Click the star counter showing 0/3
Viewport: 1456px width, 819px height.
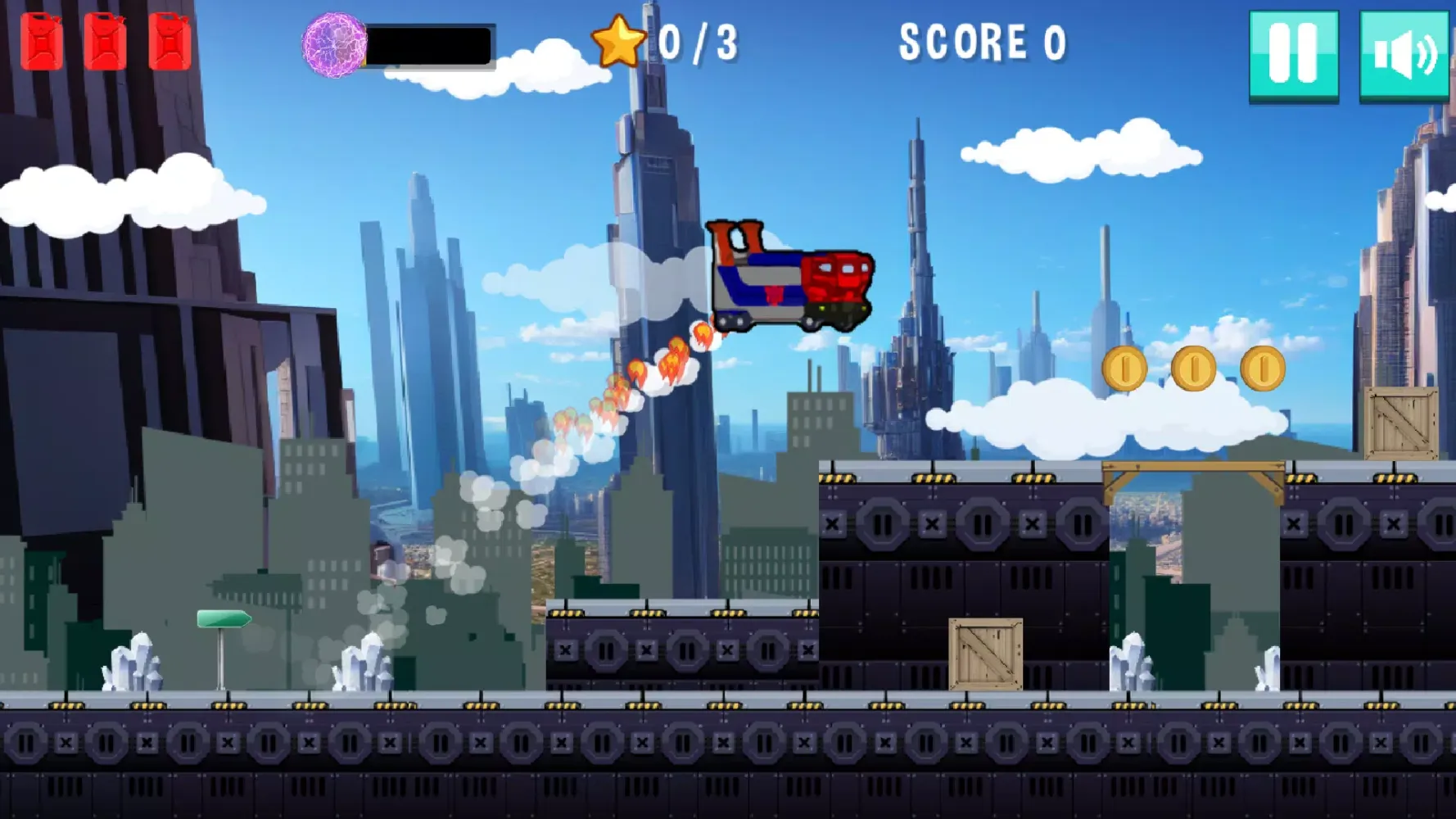(700, 41)
